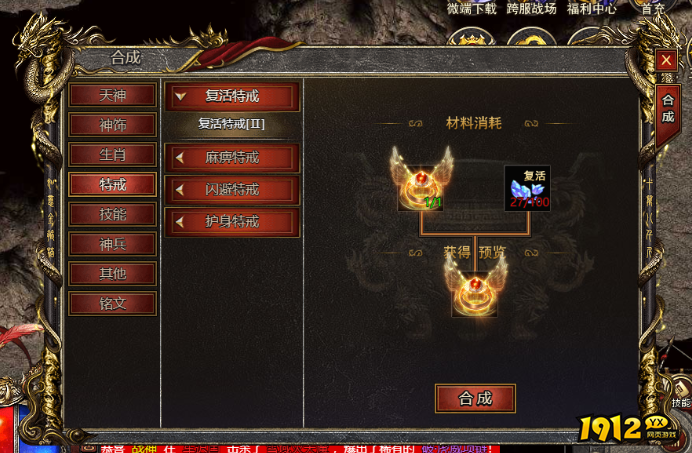Choose the 特戒 category tab
The image size is (692, 453).
pyautogui.click(x=112, y=185)
